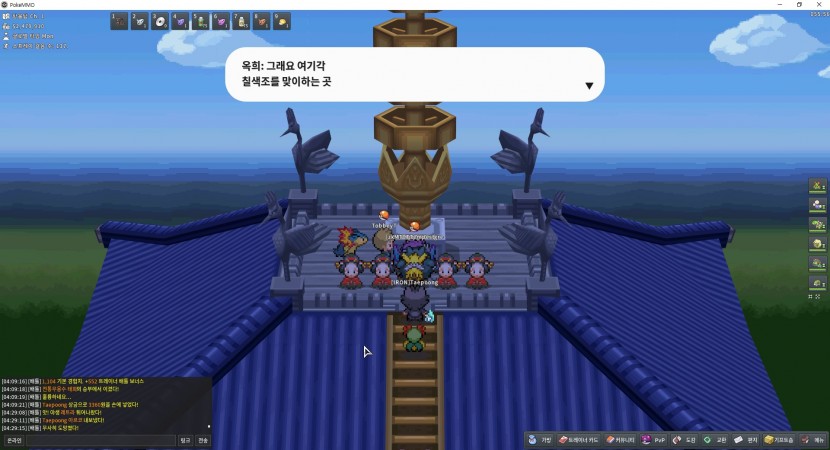830x450 pixels.
Task: Open the 트레이너 카드 panel
Action: pyautogui.click(x=581, y=440)
